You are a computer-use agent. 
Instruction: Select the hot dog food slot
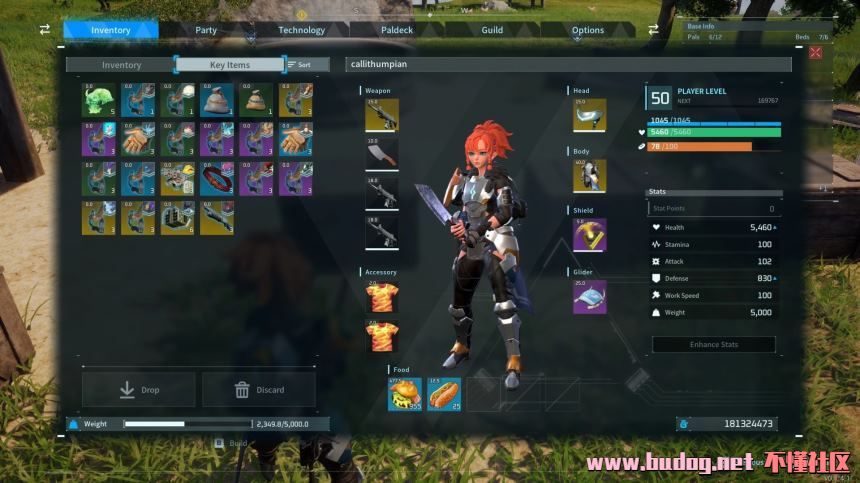[444, 394]
